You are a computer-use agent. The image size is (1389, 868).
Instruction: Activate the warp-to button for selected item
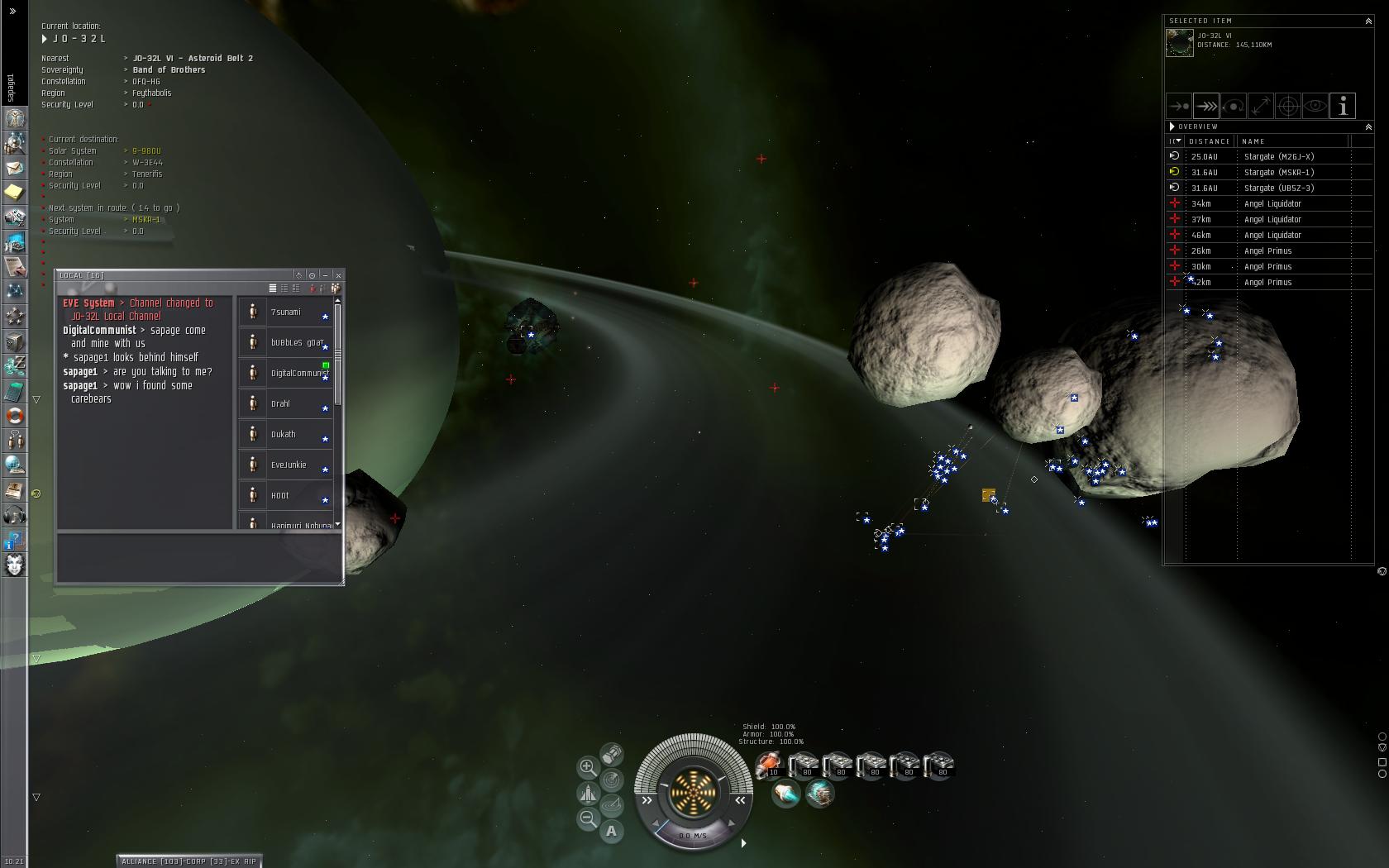point(1206,106)
